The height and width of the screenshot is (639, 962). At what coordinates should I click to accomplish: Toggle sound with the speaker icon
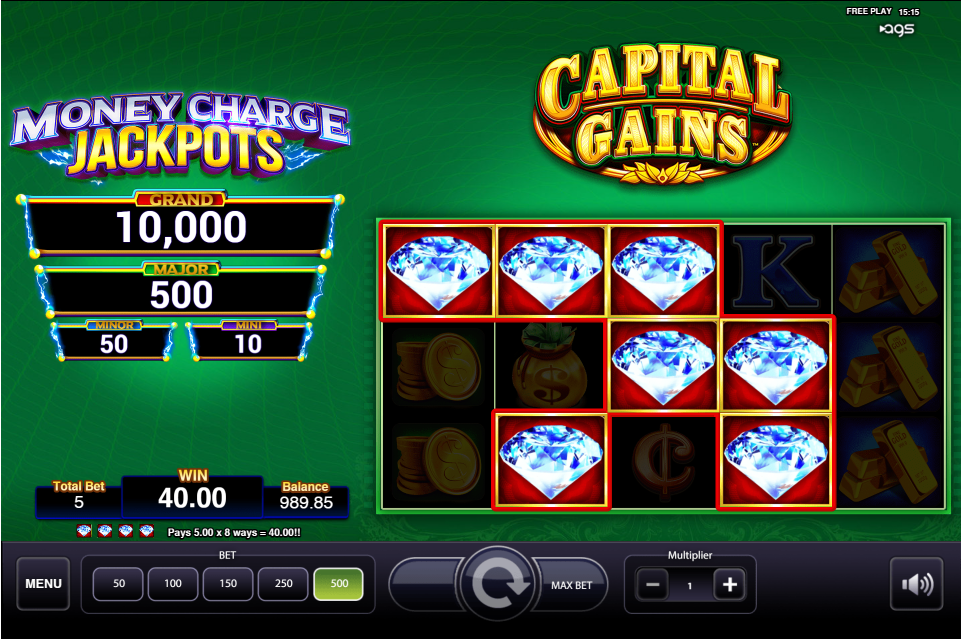point(916,584)
